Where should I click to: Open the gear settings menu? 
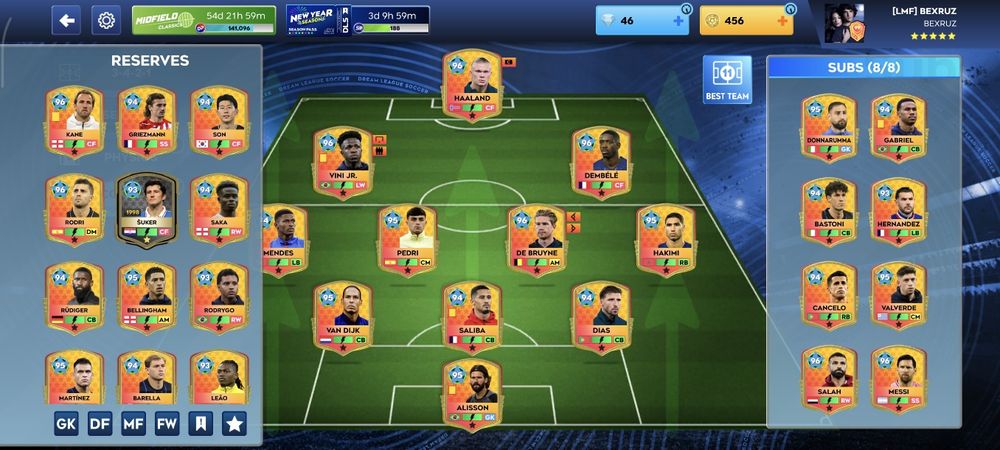coord(106,20)
